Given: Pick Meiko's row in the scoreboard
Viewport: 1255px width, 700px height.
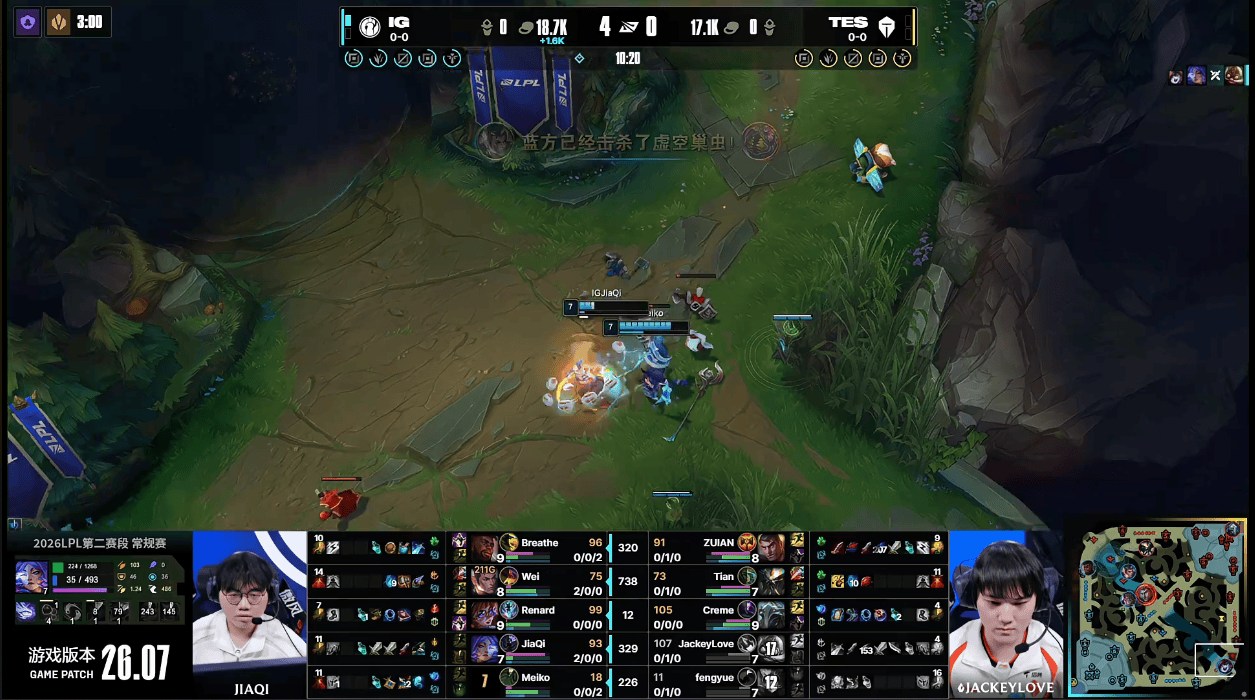Looking at the screenshot, I should coord(540,680).
